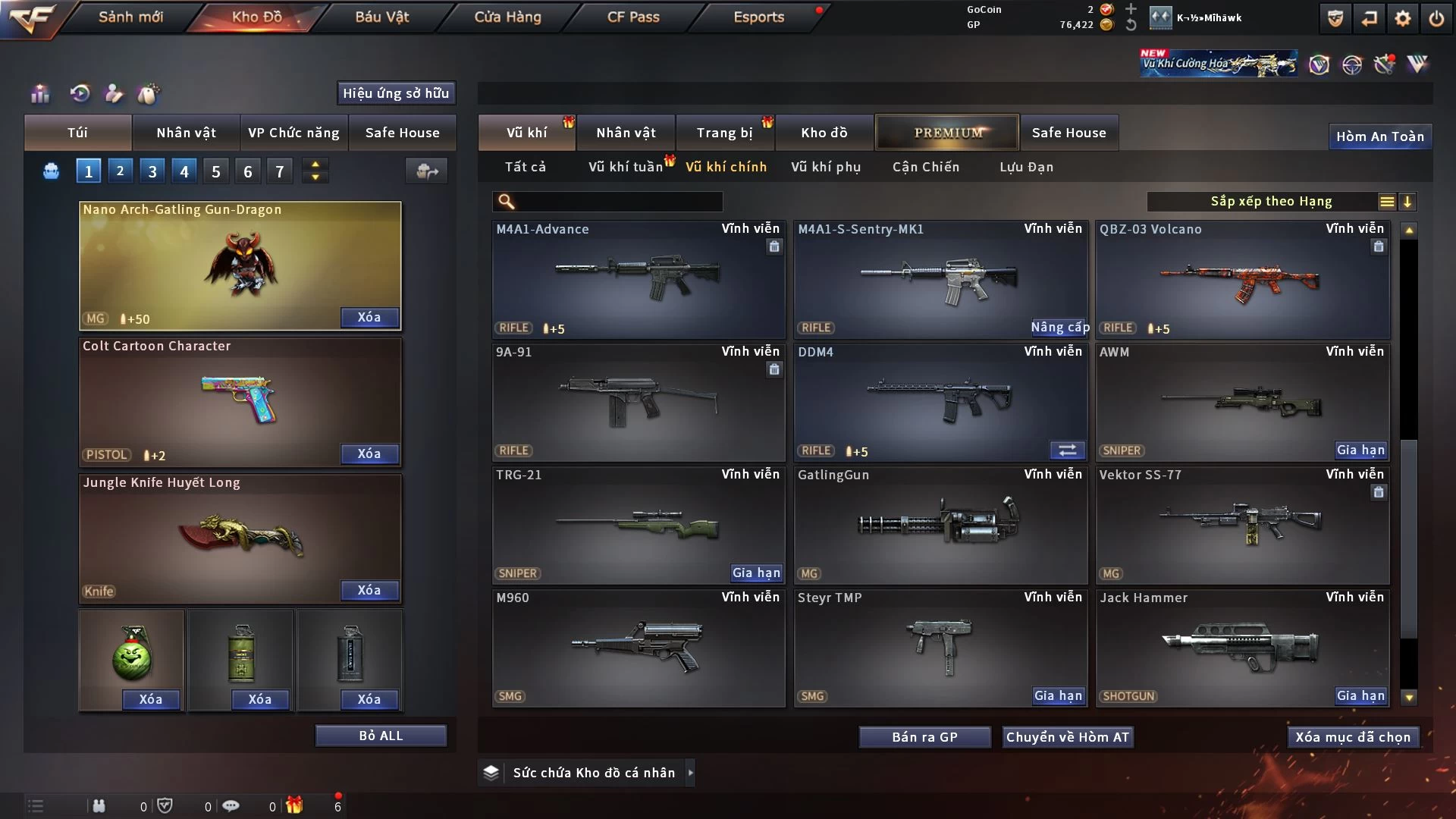The image size is (1456, 819).
Task: Switch to the Nhân vật inventory tab
Action: tap(626, 133)
